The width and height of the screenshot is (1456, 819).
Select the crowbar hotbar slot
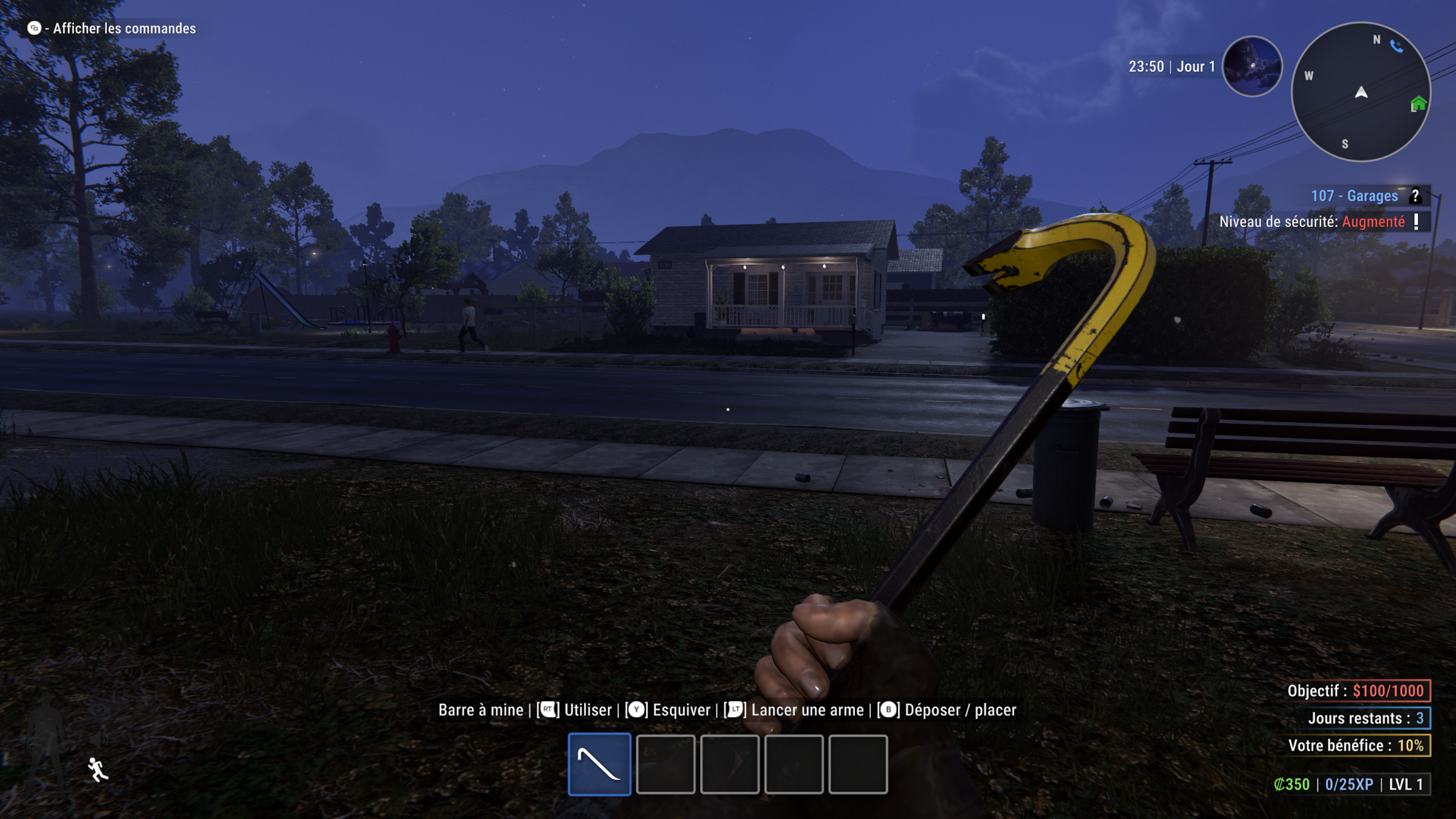click(599, 764)
